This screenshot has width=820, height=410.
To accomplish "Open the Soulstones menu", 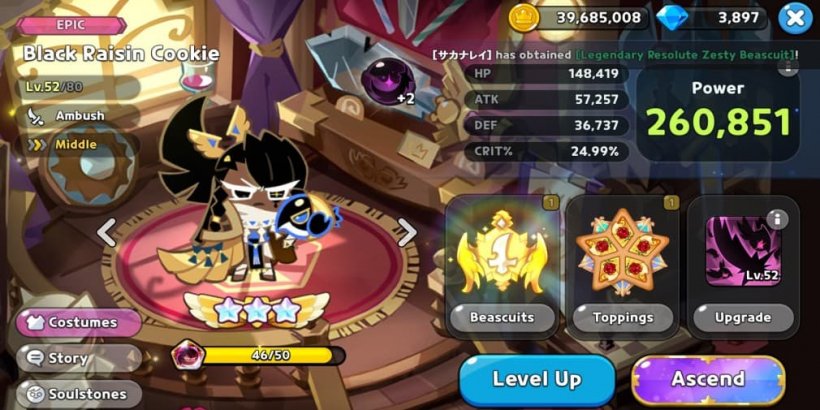I will (x=81, y=394).
